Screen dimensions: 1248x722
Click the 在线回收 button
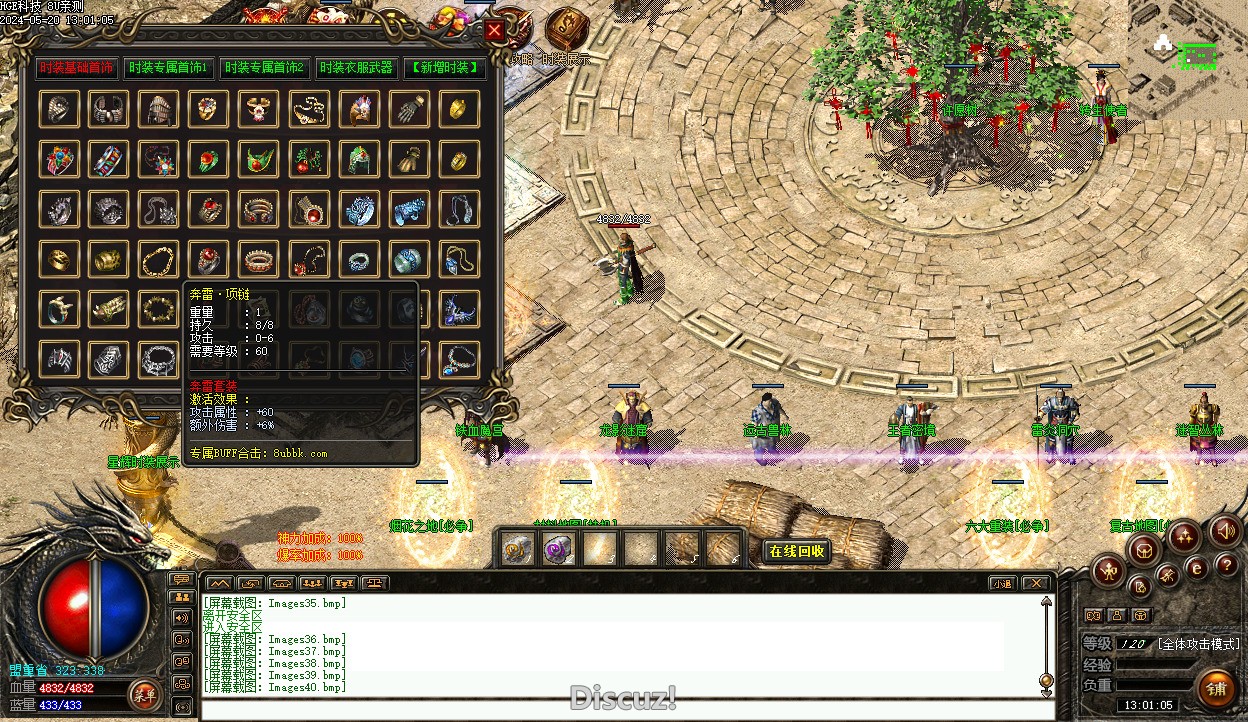[796, 551]
